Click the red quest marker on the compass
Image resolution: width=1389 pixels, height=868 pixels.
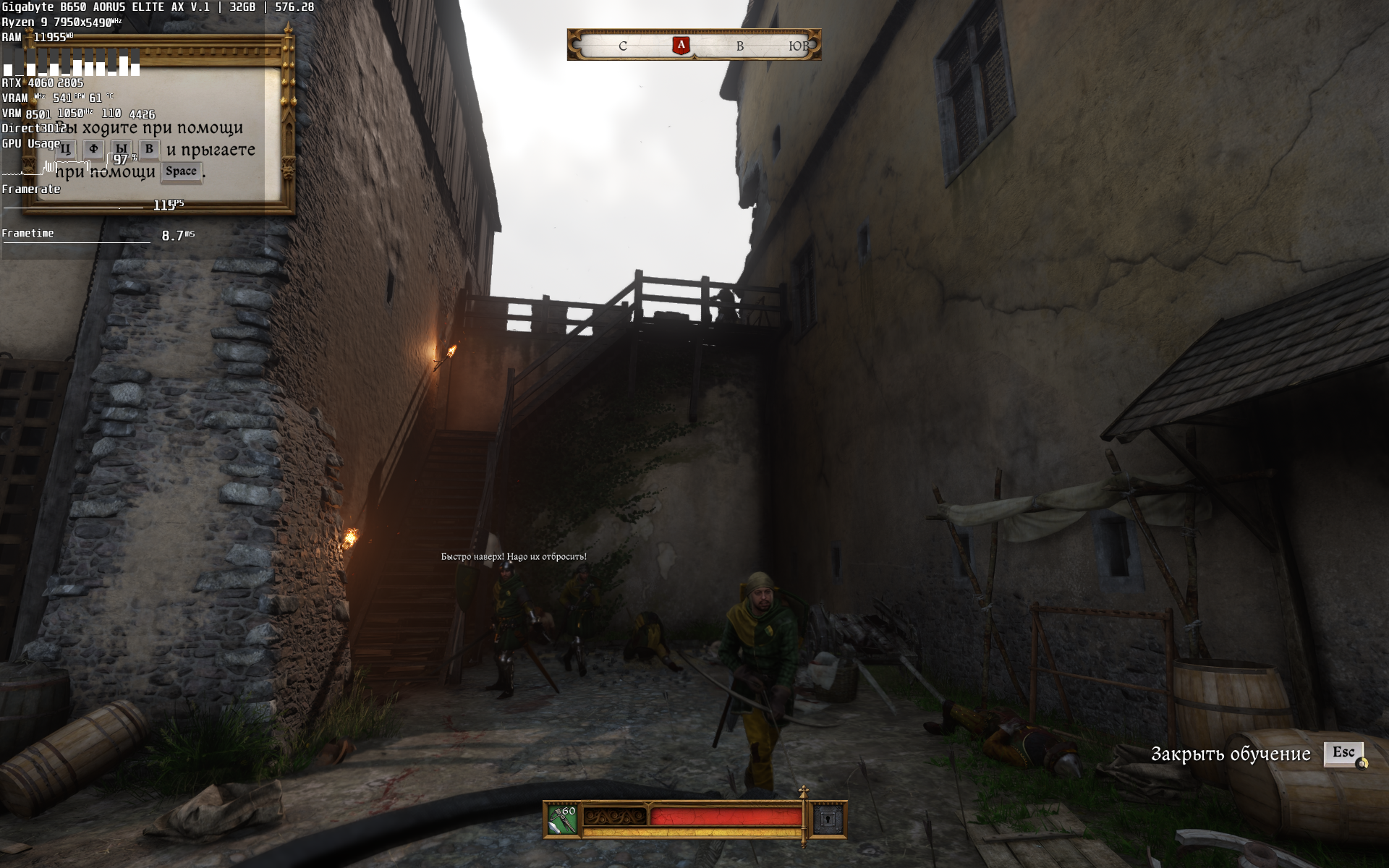pyautogui.click(x=681, y=46)
